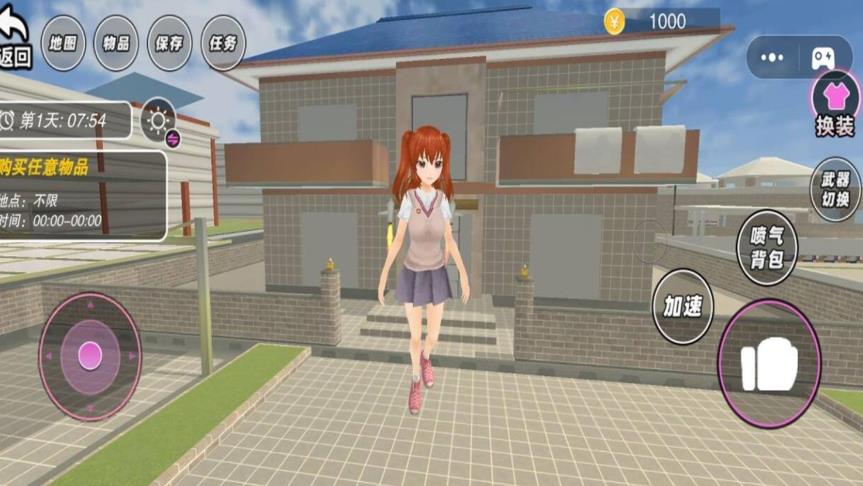Open the 地图 map

[62, 43]
